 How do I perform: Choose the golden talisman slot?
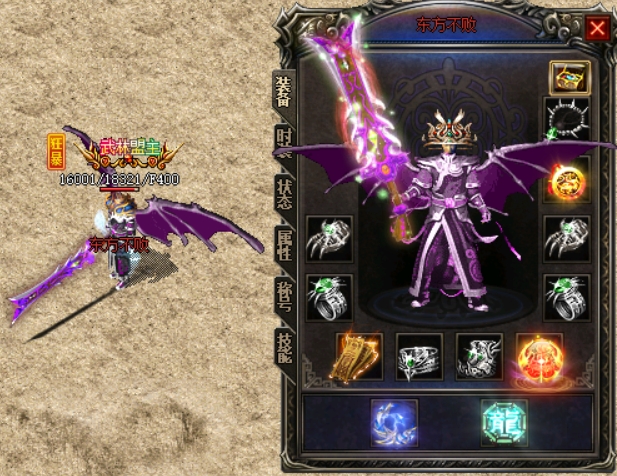[359, 357]
